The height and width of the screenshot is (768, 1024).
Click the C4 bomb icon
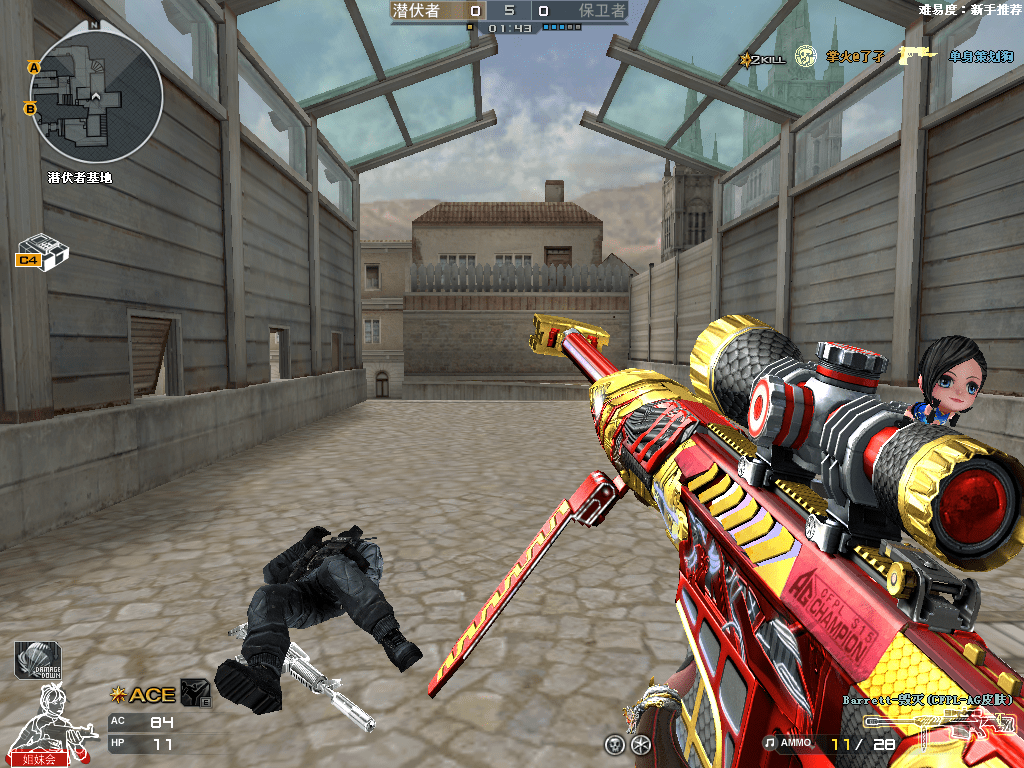click(x=42, y=251)
